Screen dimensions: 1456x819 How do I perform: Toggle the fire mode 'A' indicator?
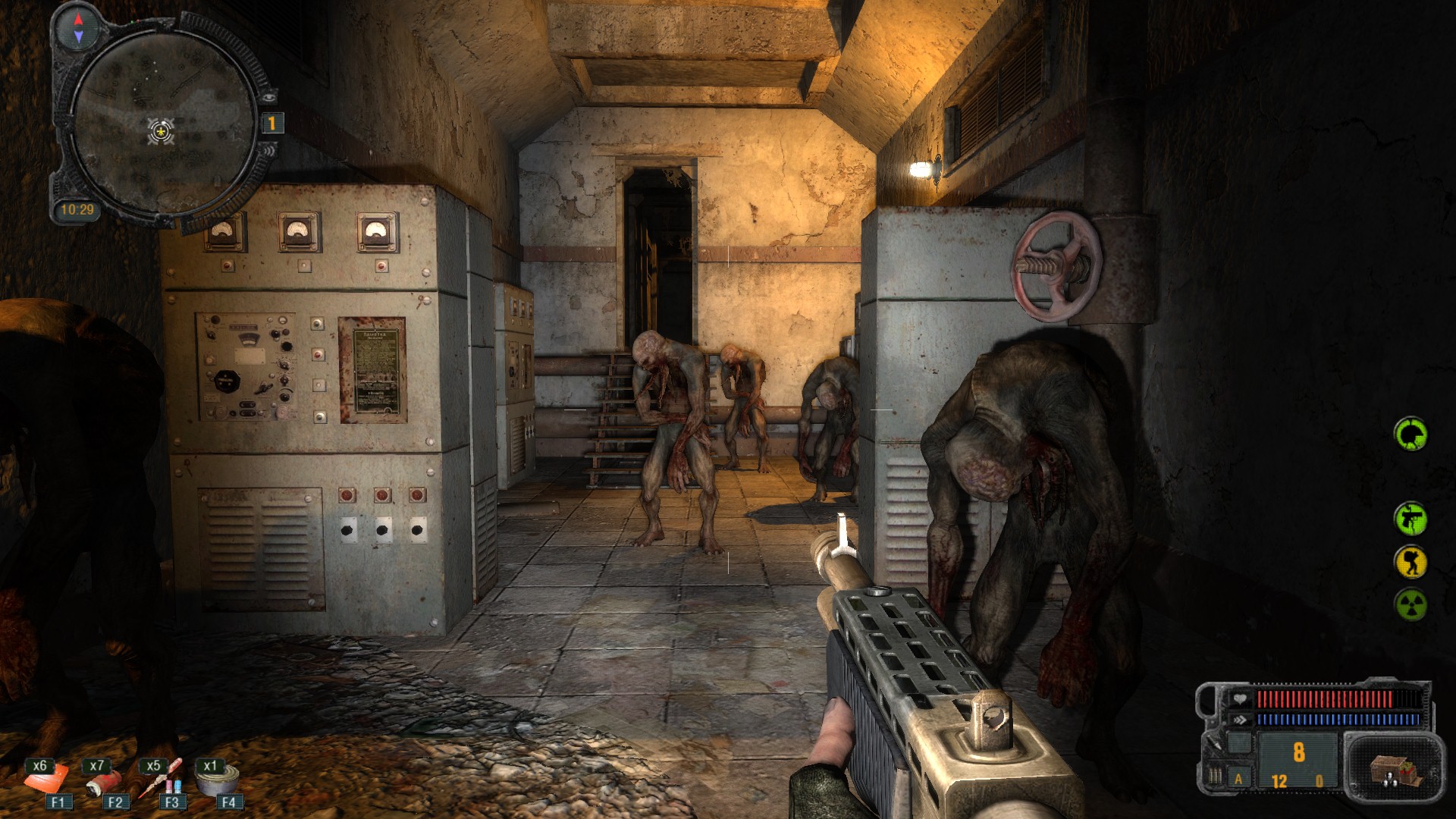tap(1238, 779)
